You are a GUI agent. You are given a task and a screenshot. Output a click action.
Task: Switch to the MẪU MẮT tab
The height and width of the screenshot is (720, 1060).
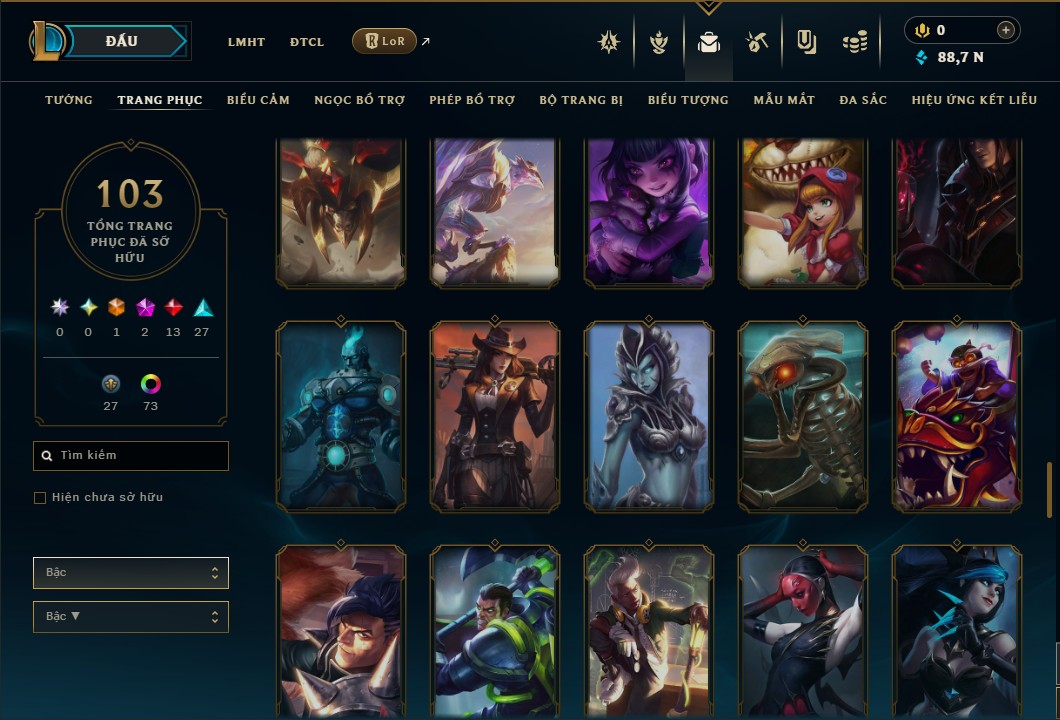pyautogui.click(x=784, y=100)
